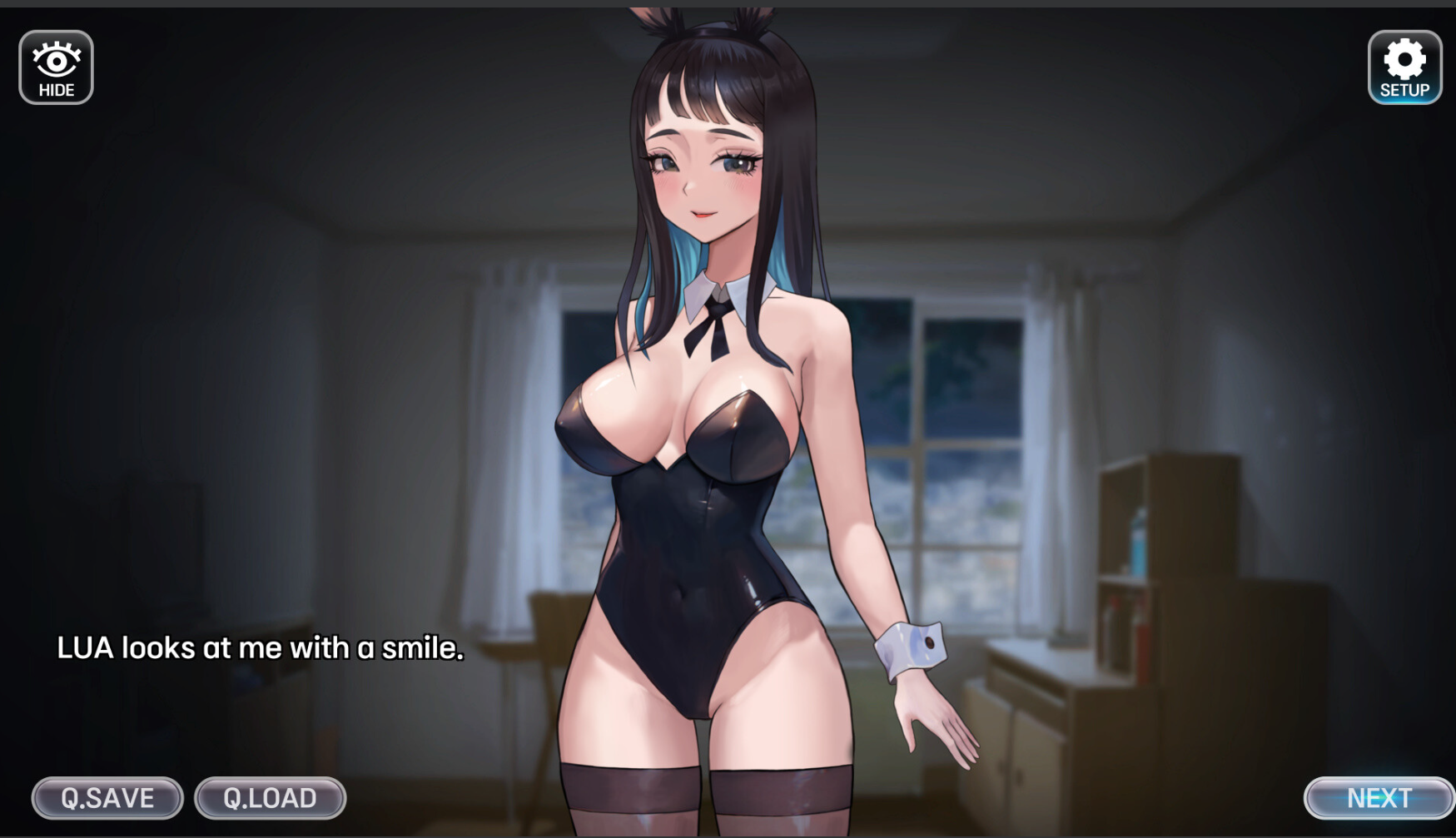Hide the dialogue interface via eye button
This screenshot has width=1456, height=838.
[x=56, y=66]
